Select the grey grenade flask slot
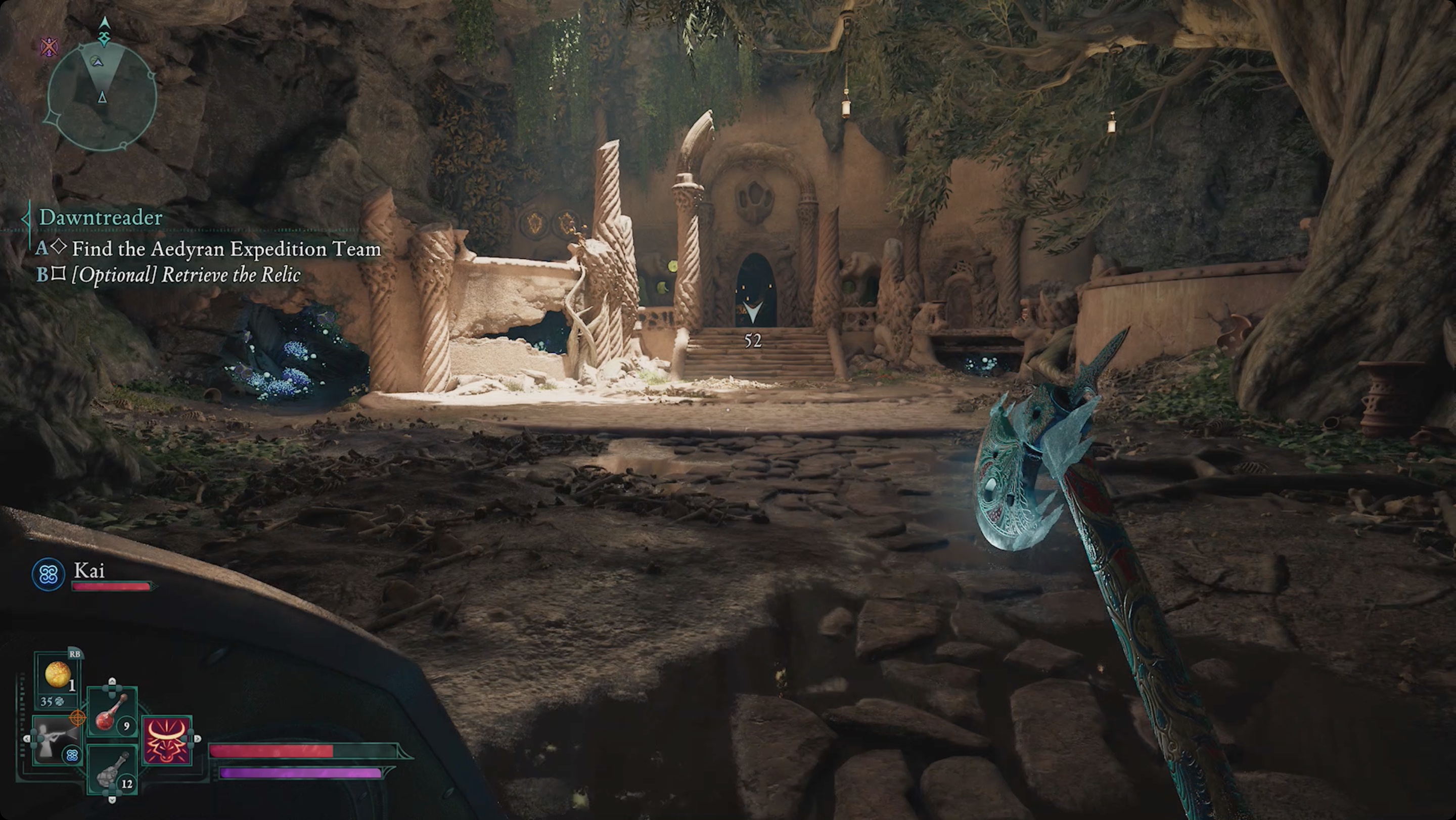1456x820 pixels. coord(112,772)
